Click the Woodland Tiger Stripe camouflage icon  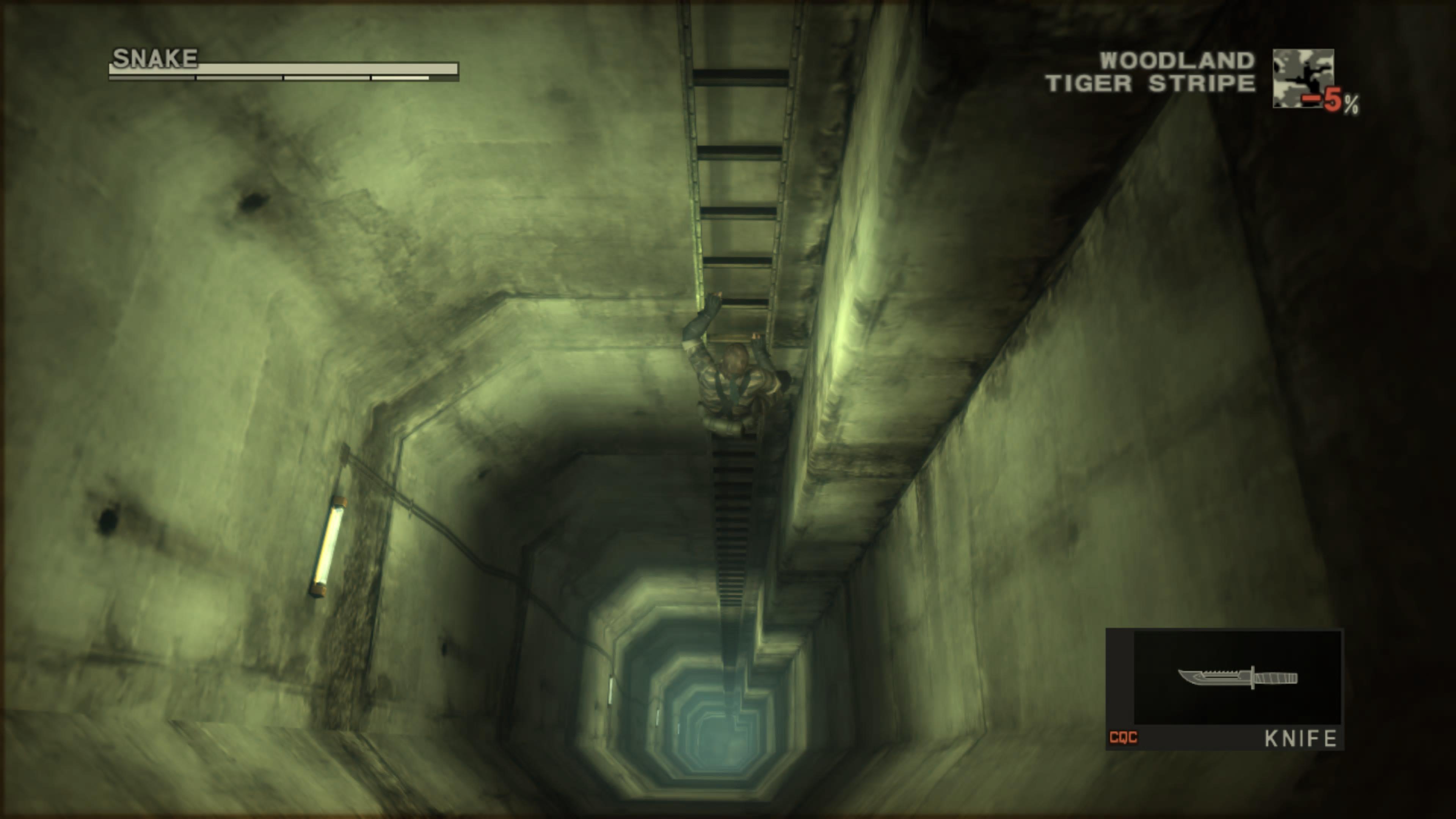point(1303,78)
